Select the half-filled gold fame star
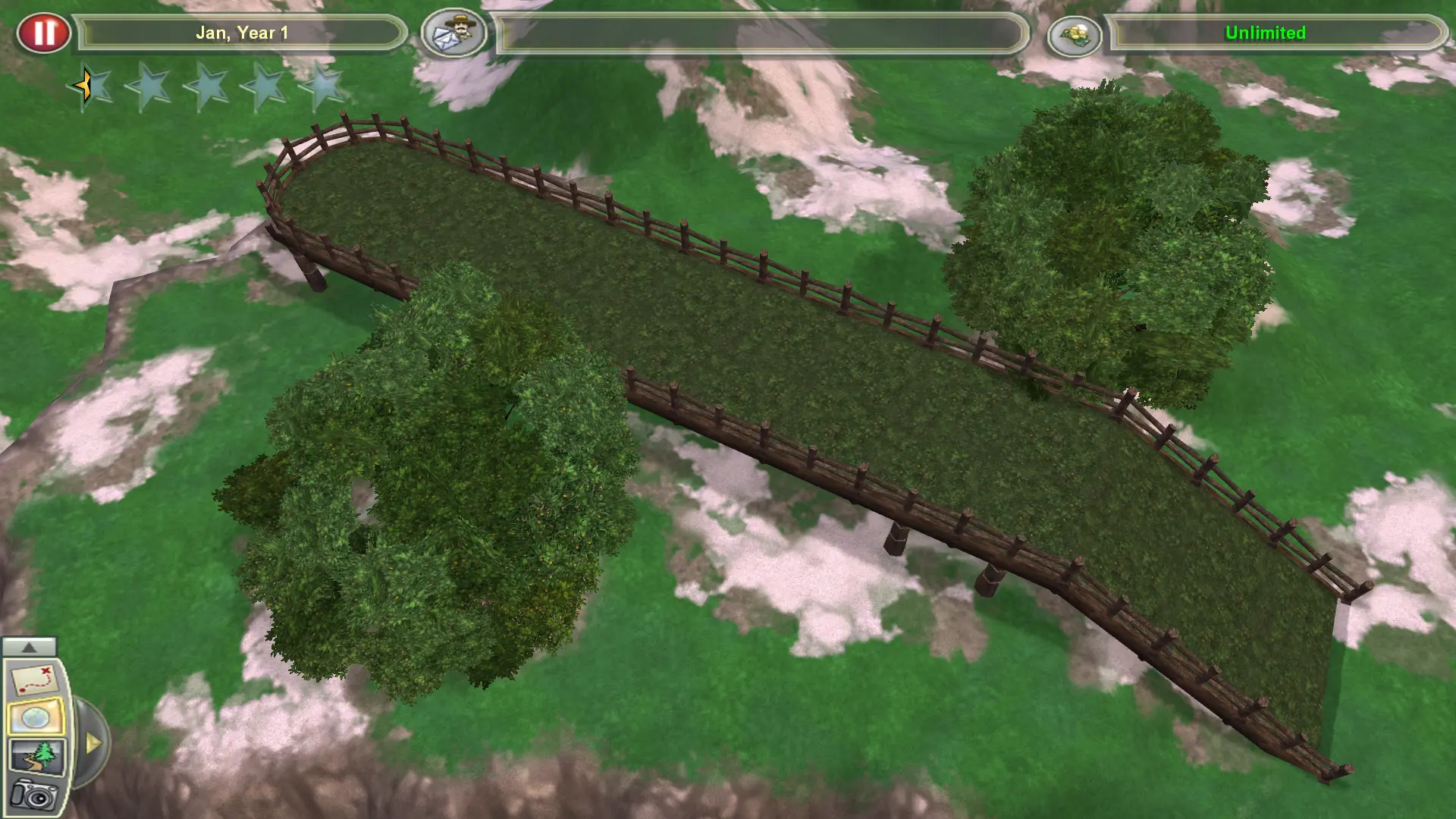 [86, 87]
